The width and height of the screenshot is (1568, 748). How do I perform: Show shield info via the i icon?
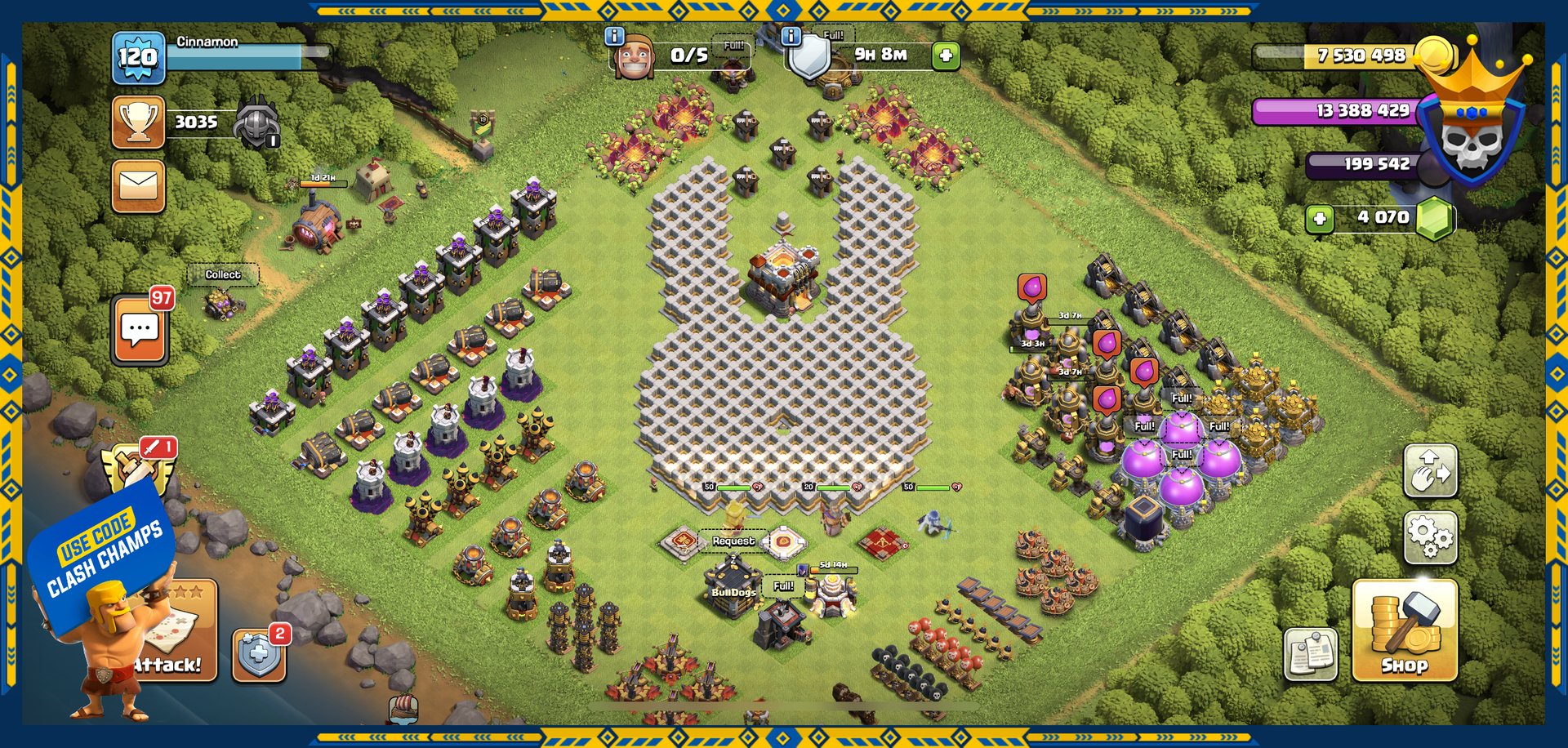(791, 37)
